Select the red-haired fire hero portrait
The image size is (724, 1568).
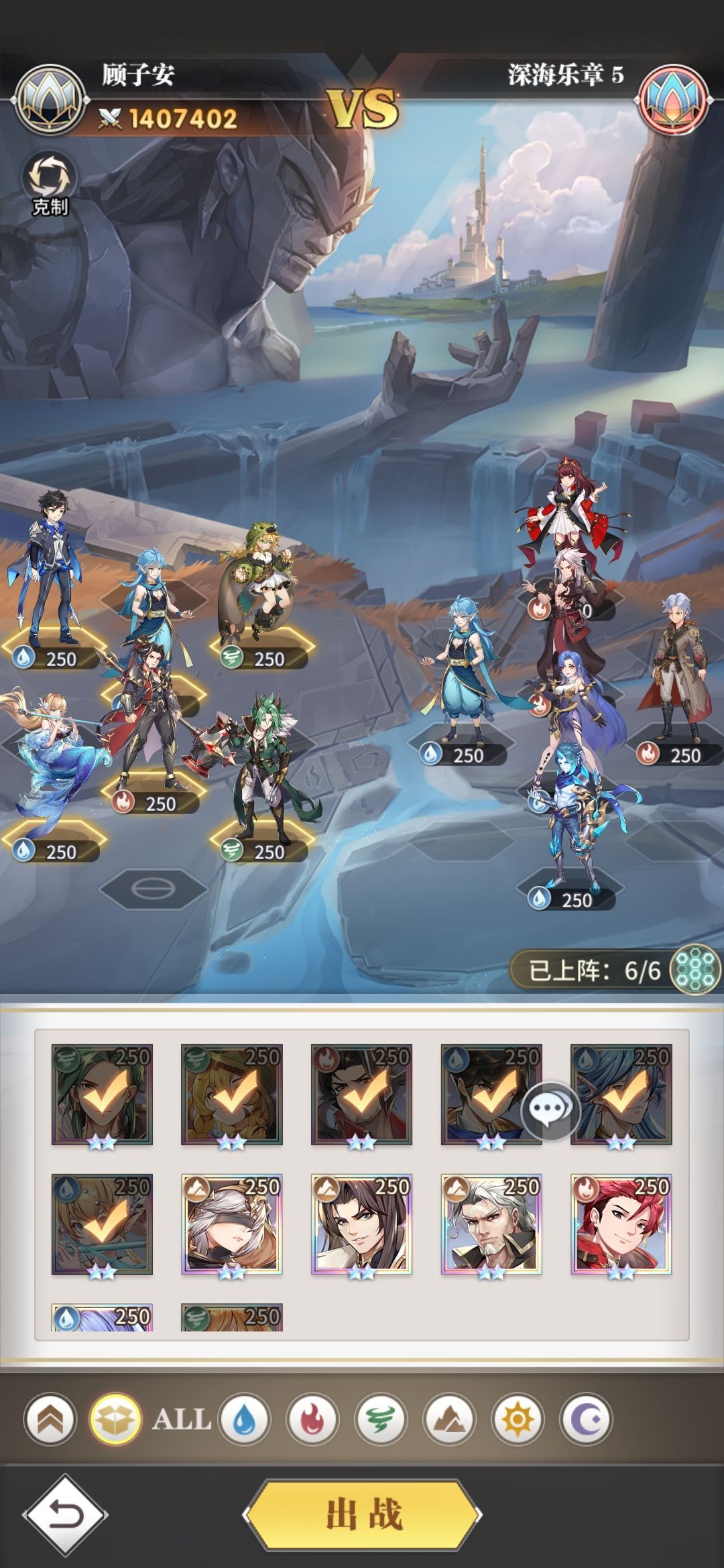pyautogui.click(x=621, y=1224)
